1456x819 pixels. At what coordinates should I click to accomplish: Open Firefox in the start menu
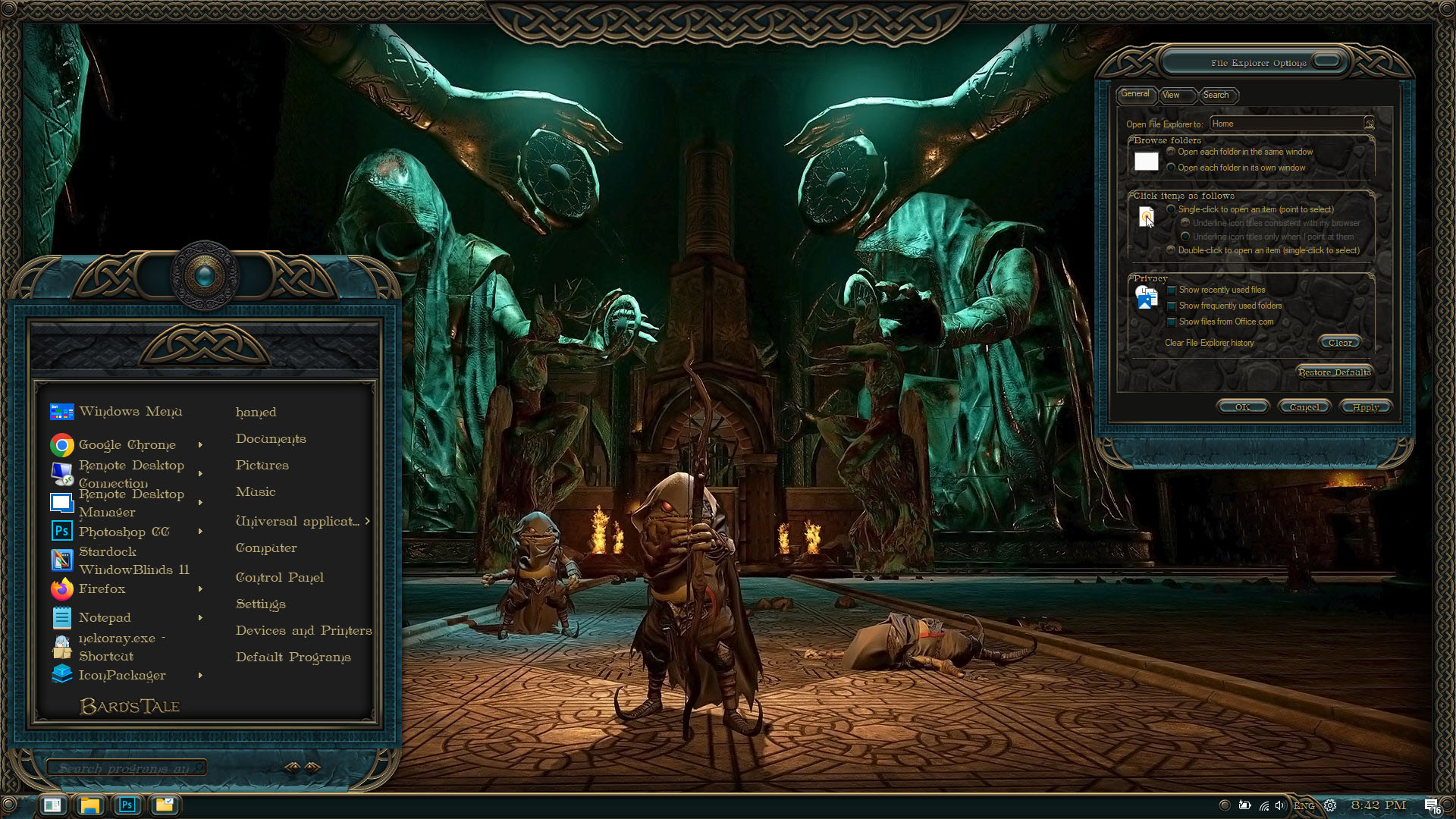click(102, 589)
